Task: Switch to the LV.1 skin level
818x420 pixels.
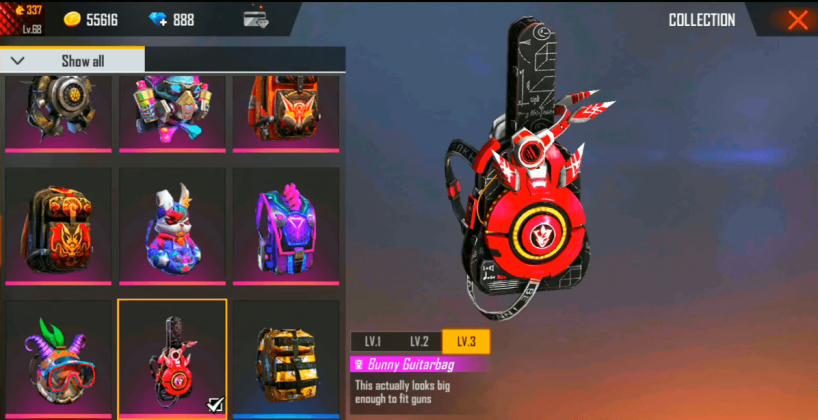Action: [373, 342]
